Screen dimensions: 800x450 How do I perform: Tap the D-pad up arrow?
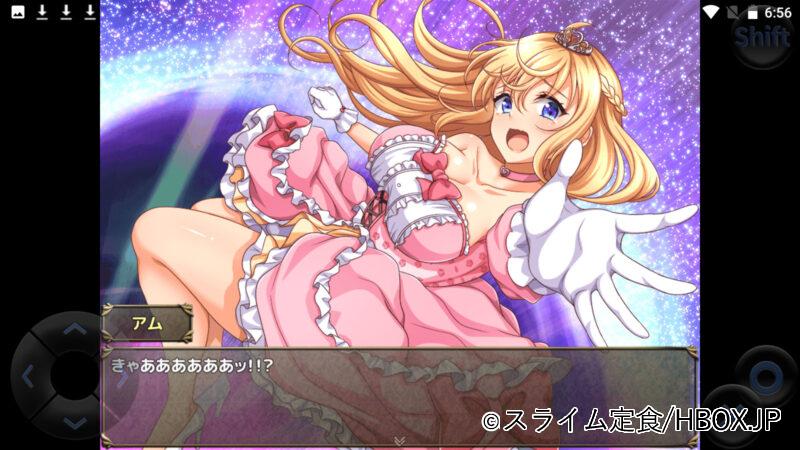pyautogui.click(x=75, y=331)
